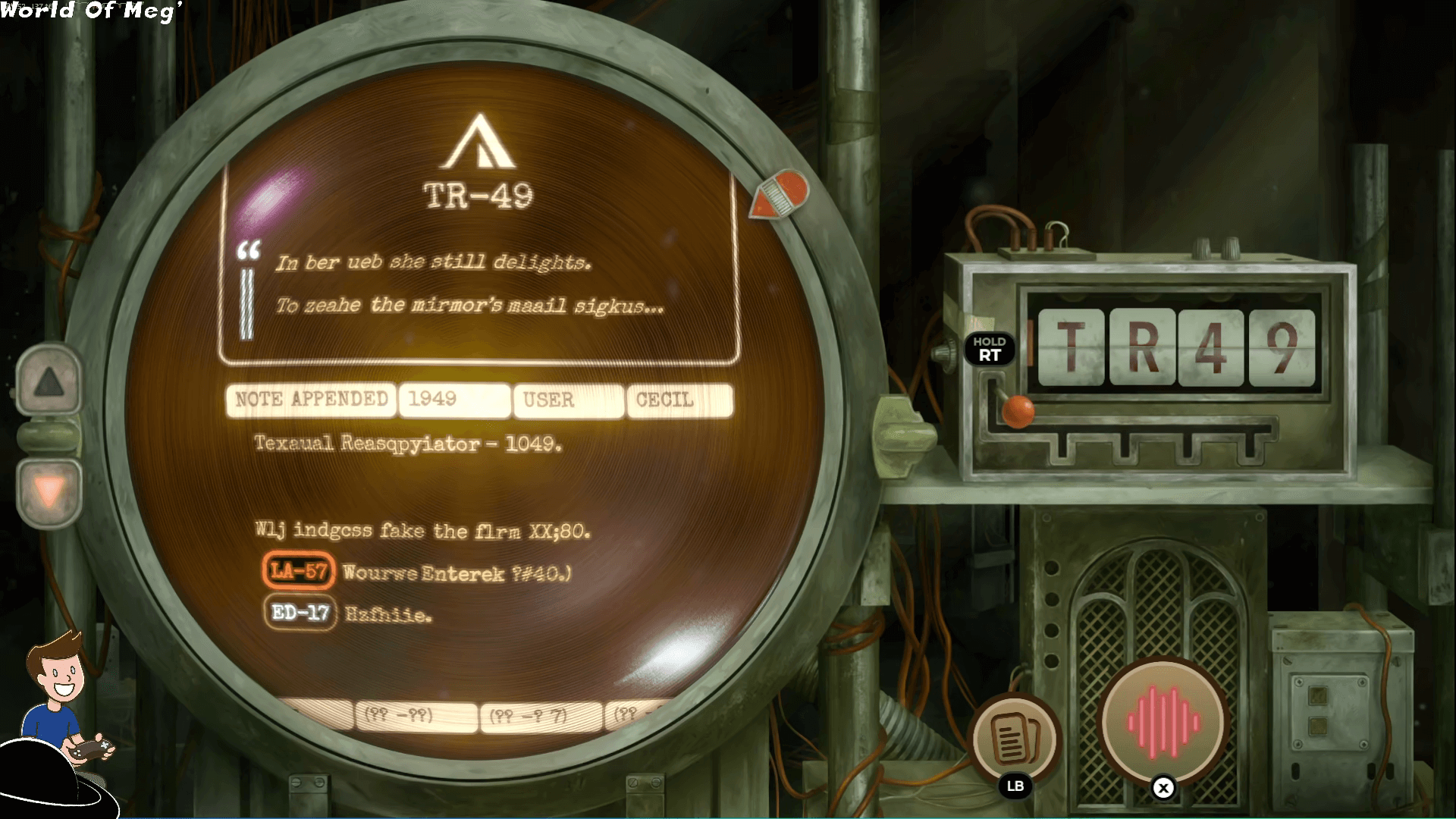Click the scroll-up arrow button
The height and width of the screenshot is (819, 1456).
point(49,381)
